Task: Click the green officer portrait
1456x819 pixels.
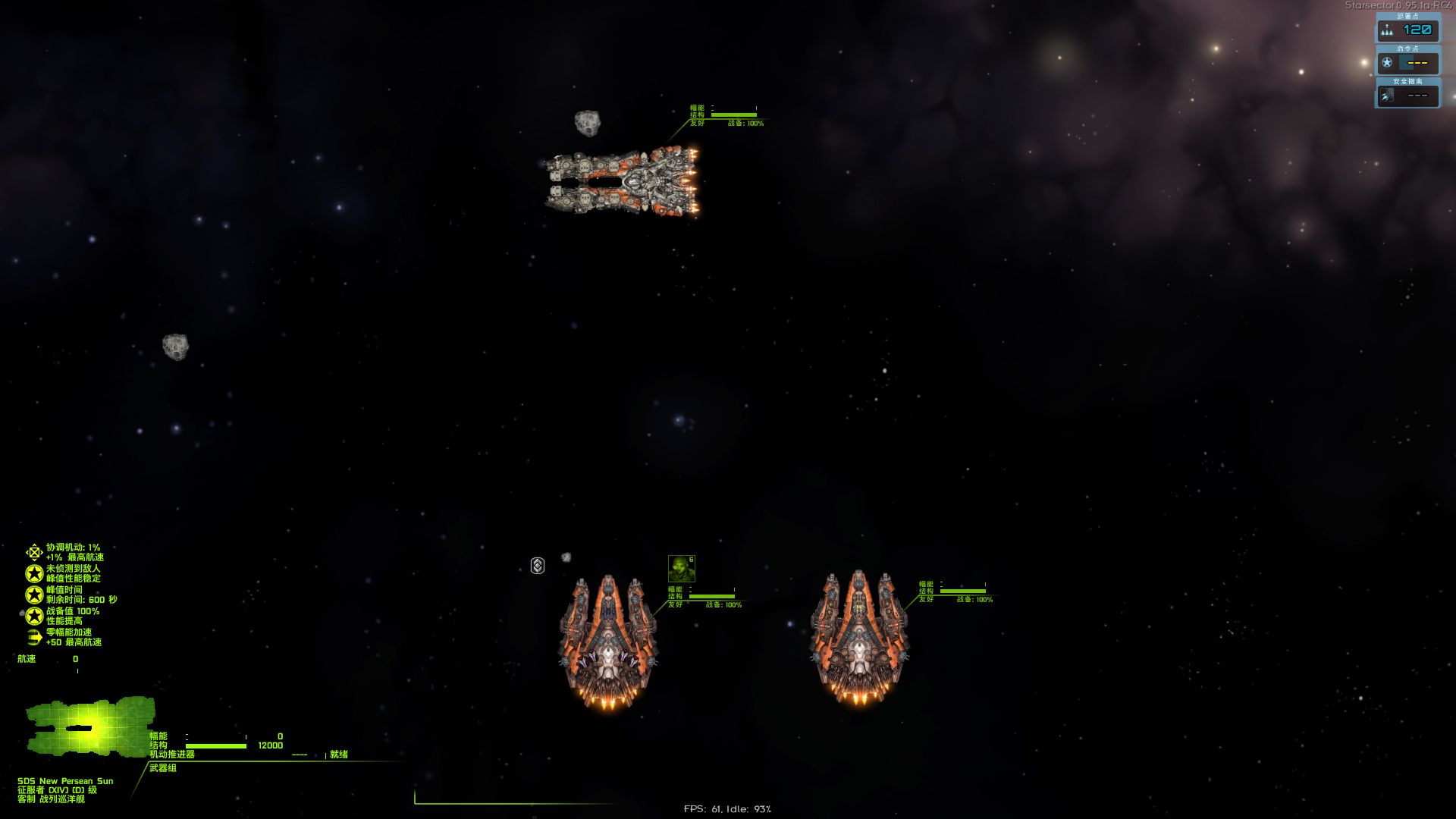Action: pyautogui.click(x=681, y=569)
